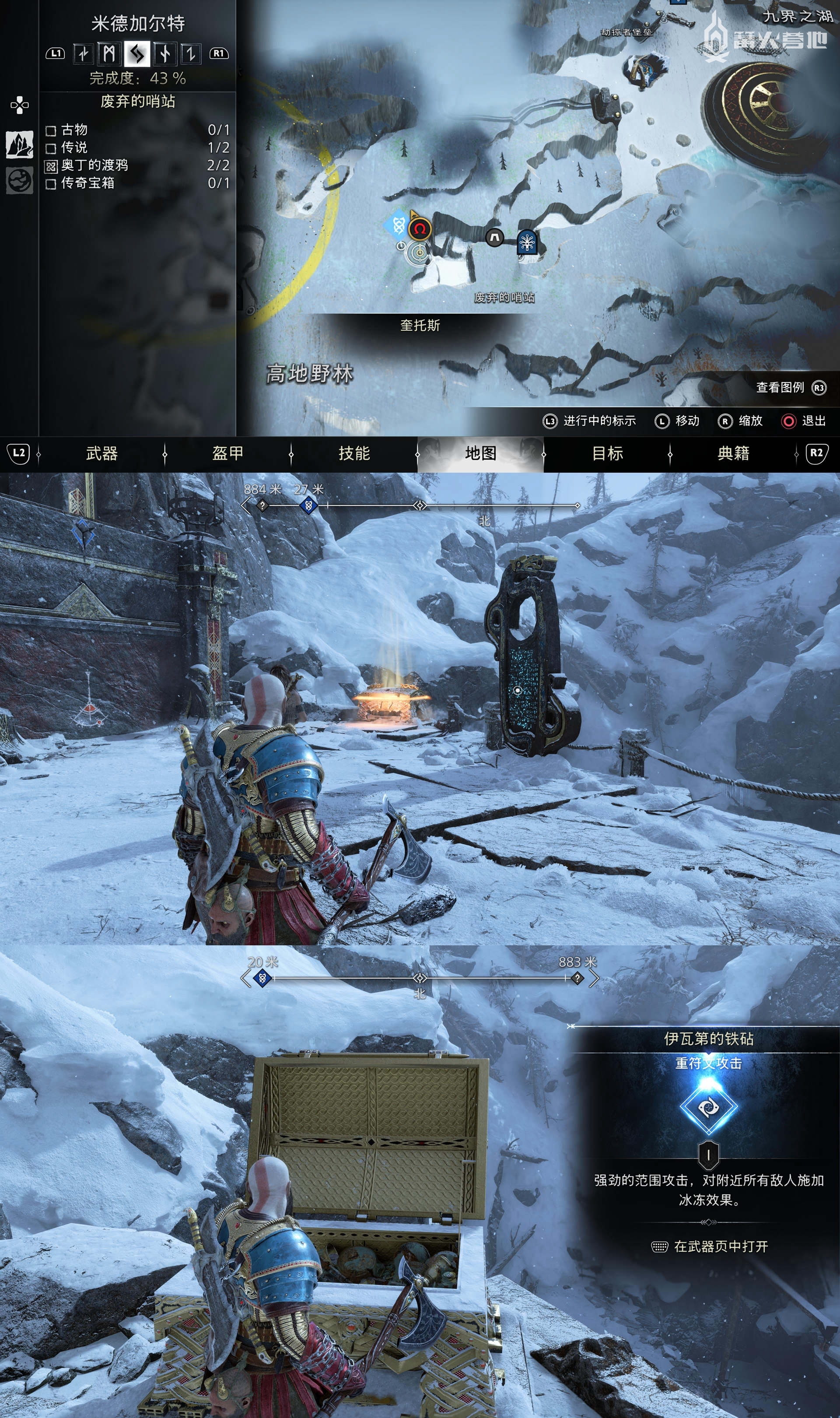The image size is (840, 1418).
Task: Select the 传说 collectible row
Action: pos(136,148)
